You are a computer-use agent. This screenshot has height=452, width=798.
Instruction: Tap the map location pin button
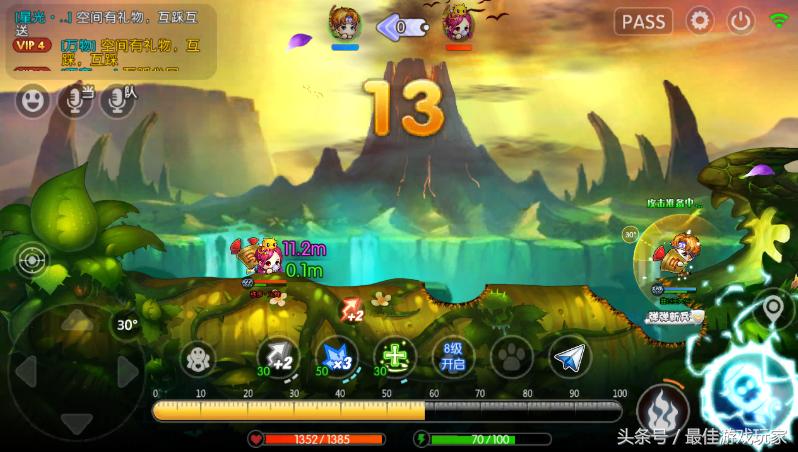tap(771, 311)
